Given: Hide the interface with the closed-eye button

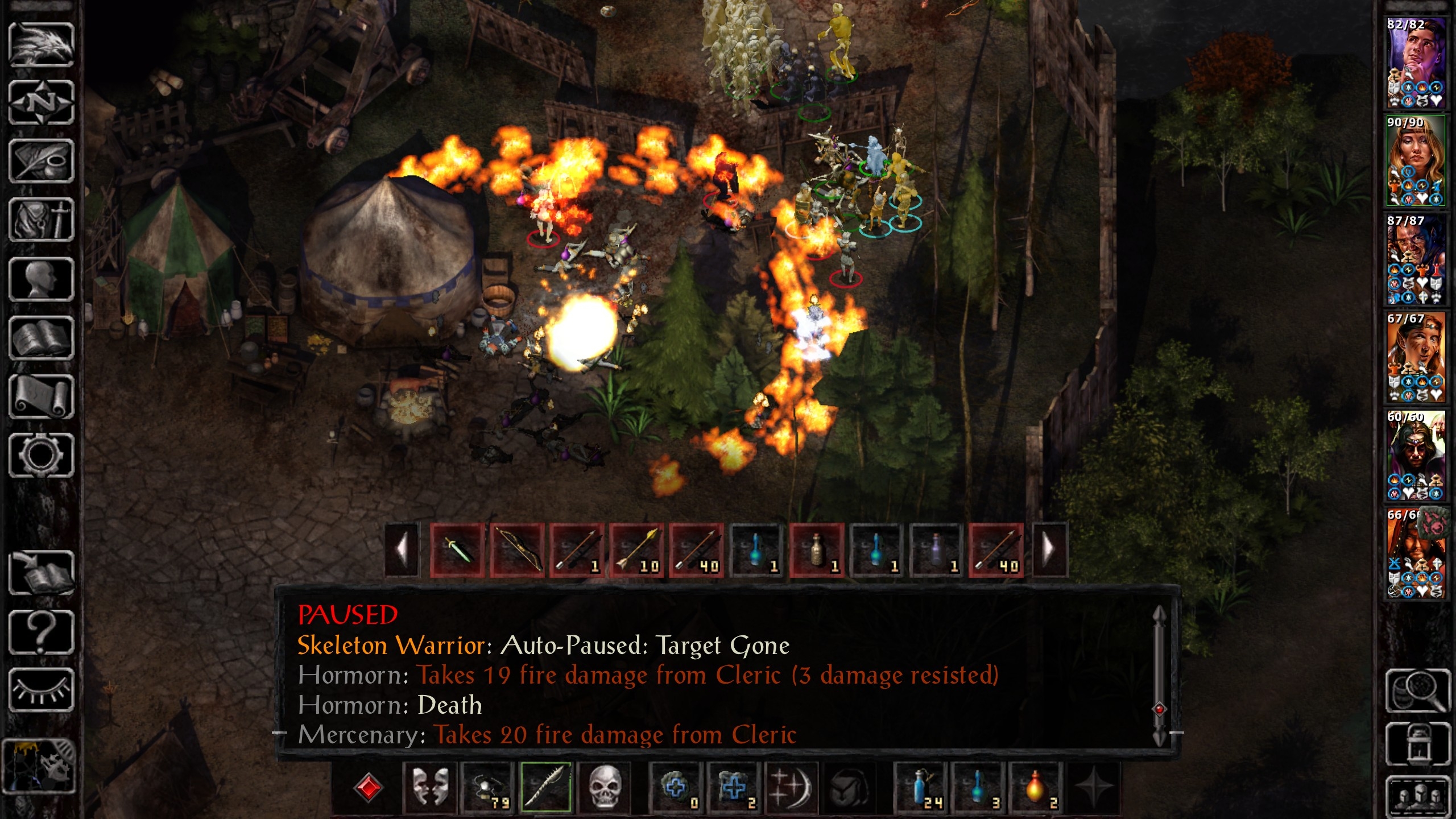Looking at the screenshot, I should pos(41,690).
